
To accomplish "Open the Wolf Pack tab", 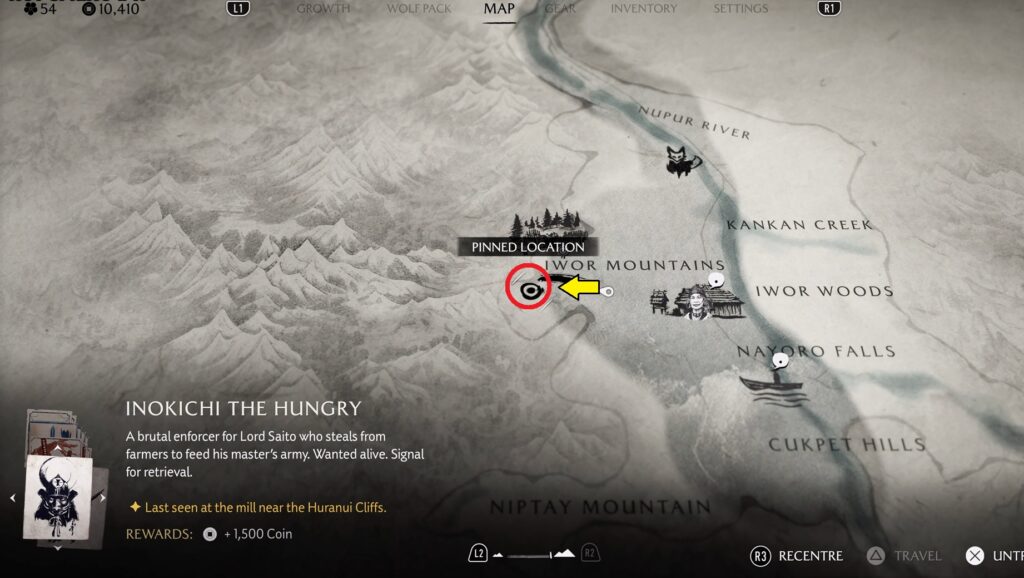I will click(x=419, y=9).
